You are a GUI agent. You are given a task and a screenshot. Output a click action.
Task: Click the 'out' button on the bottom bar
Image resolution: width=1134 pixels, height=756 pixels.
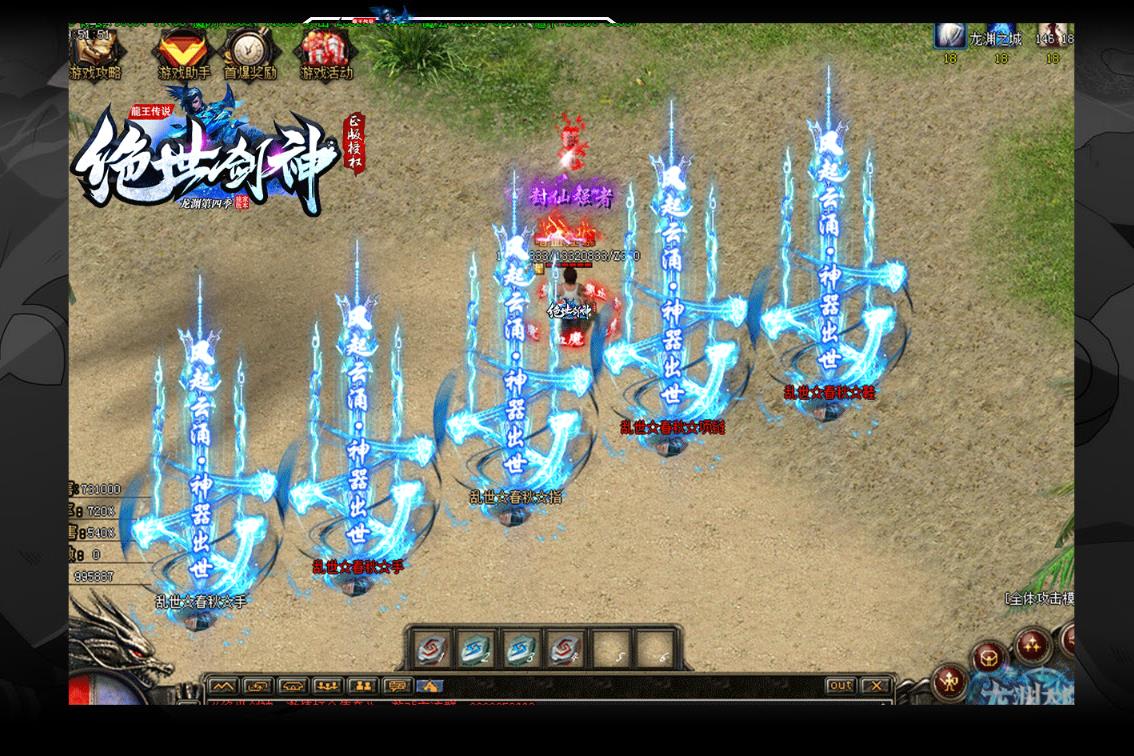pyautogui.click(x=840, y=686)
